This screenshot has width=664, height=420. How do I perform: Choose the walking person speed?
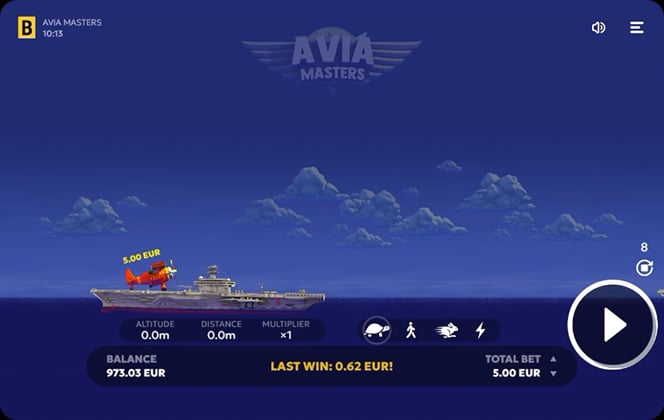tap(411, 330)
